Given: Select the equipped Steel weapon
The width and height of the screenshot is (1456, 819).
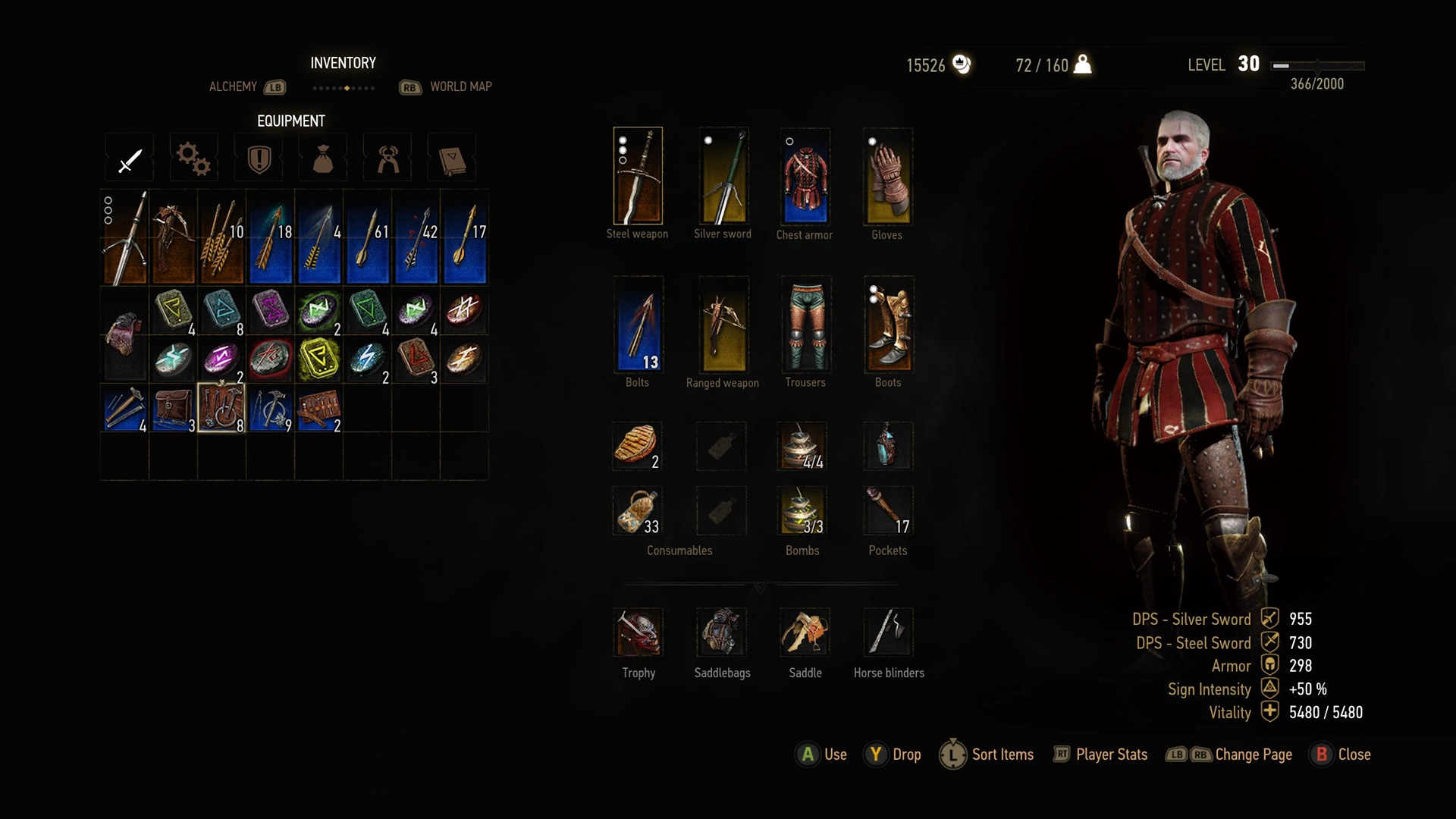Looking at the screenshot, I should (638, 176).
